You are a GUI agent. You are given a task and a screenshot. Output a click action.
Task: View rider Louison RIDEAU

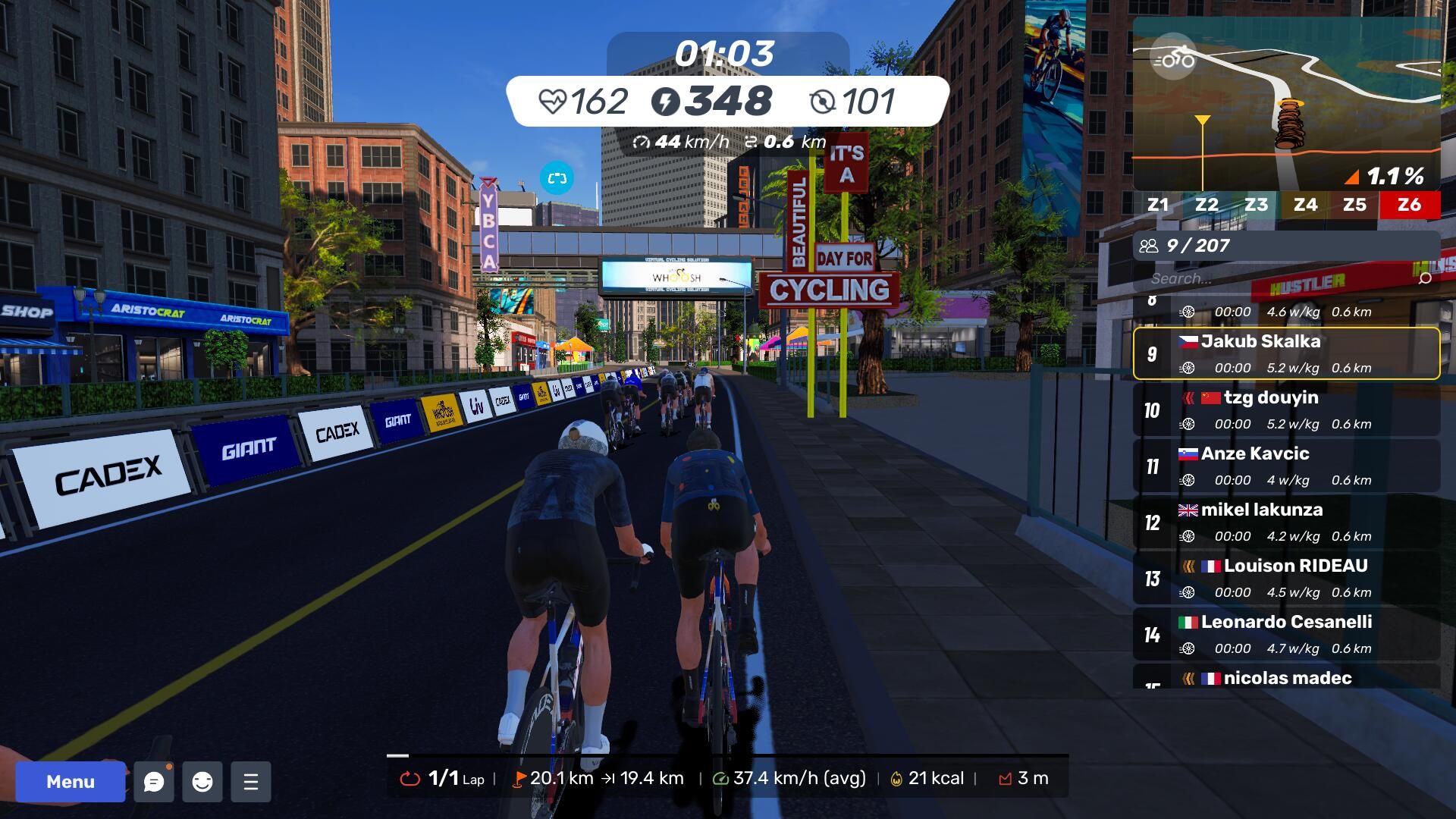tap(1286, 578)
